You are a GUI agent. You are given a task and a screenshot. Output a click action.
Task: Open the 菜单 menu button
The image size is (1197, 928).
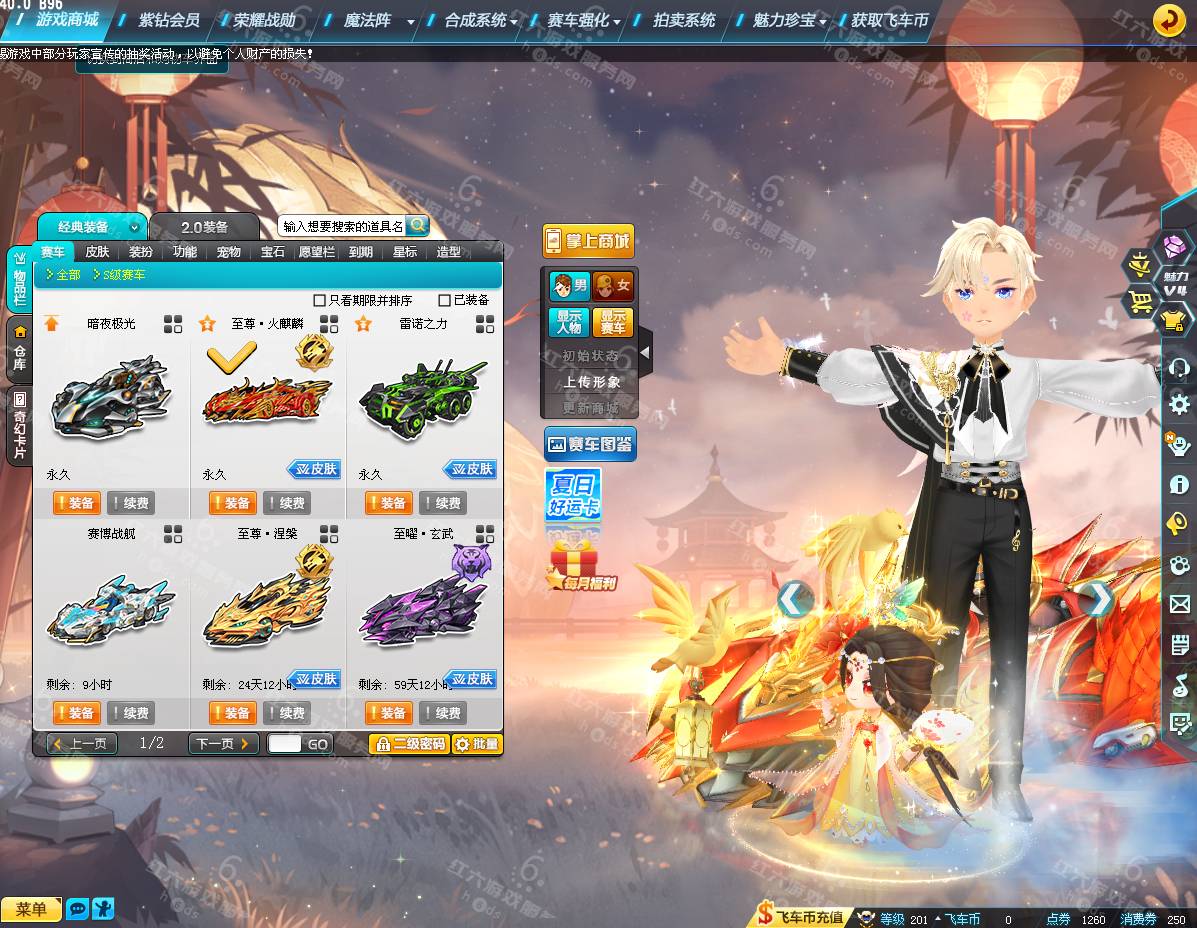pos(31,909)
